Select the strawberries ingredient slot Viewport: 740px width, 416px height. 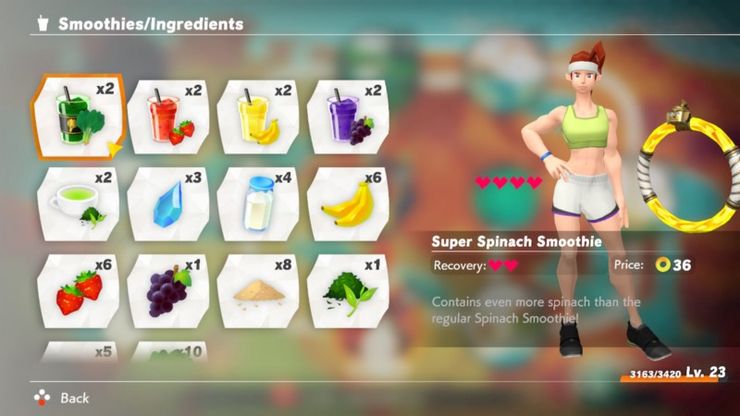[77, 290]
